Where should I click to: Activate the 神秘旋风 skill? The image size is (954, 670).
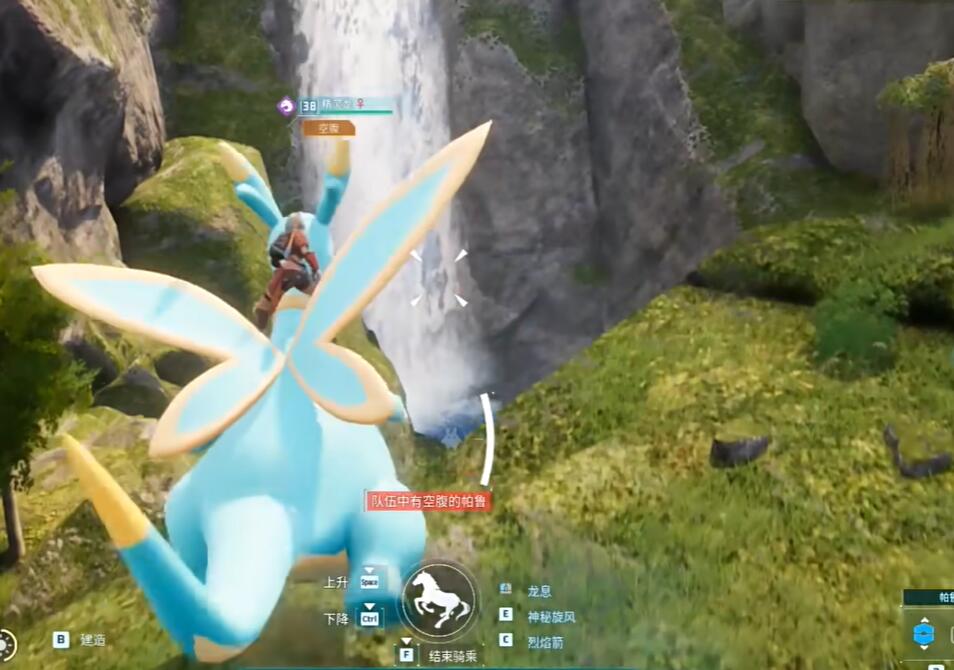click(x=551, y=616)
